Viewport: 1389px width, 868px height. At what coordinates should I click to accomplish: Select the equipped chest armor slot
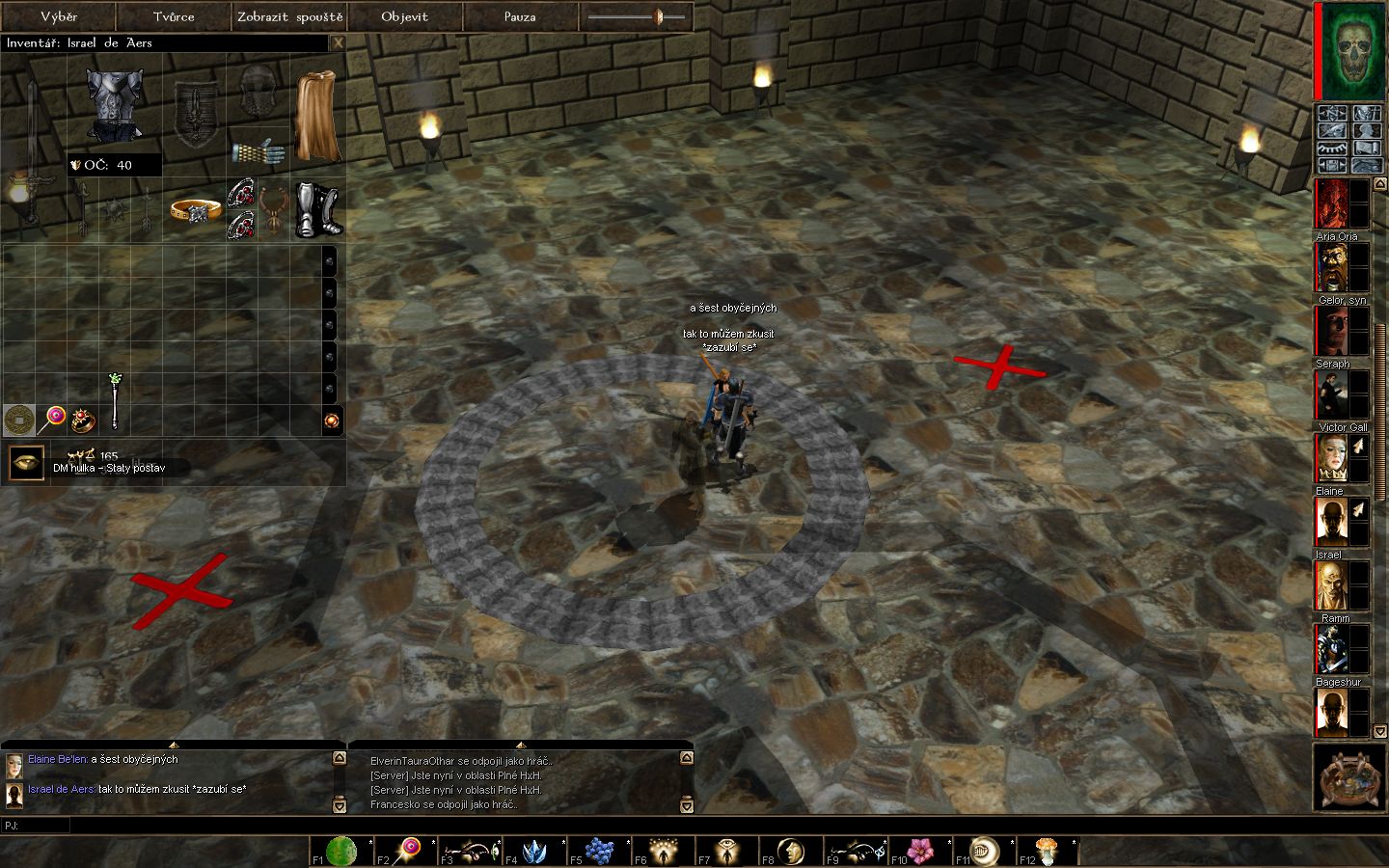coord(115,104)
